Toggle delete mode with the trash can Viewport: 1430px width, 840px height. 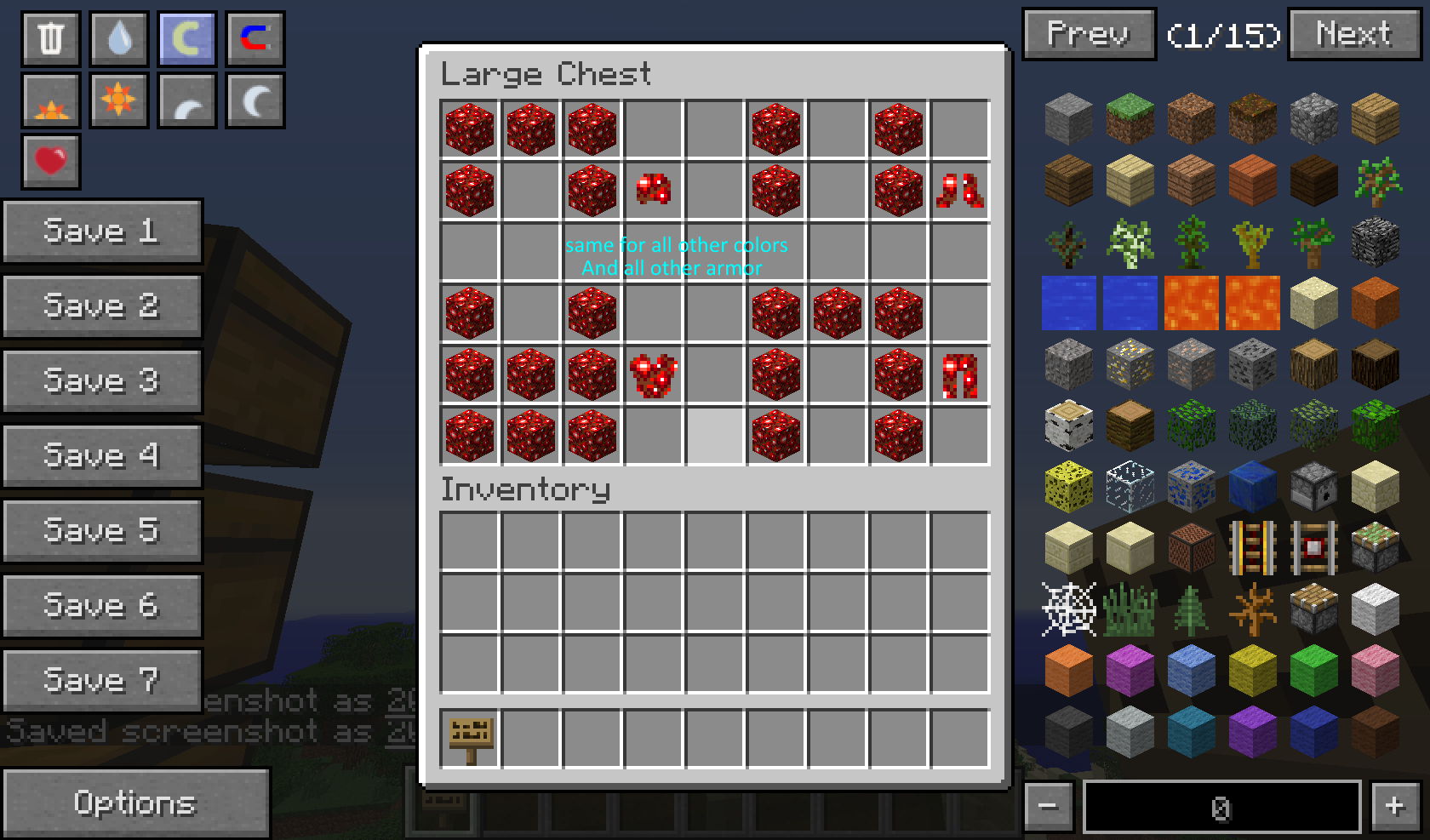pyautogui.click(x=50, y=37)
